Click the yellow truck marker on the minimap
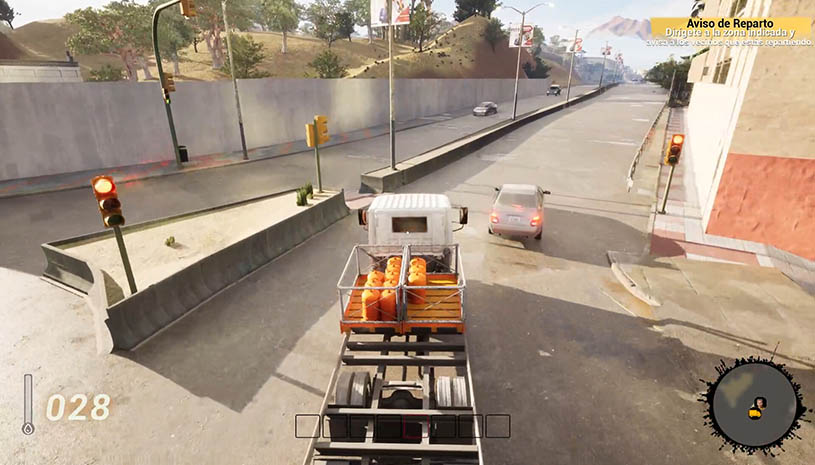Image resolution: width=815 pixels, height=465 pixels. pos(755,414)
